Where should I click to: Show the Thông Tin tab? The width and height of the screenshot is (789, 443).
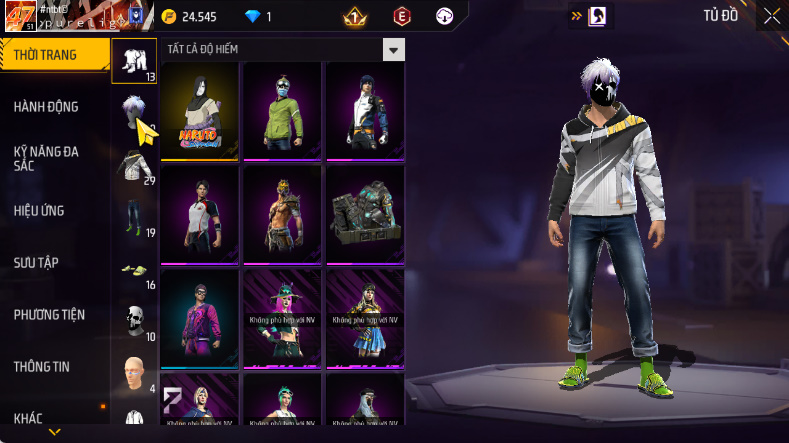click(42, 367)
